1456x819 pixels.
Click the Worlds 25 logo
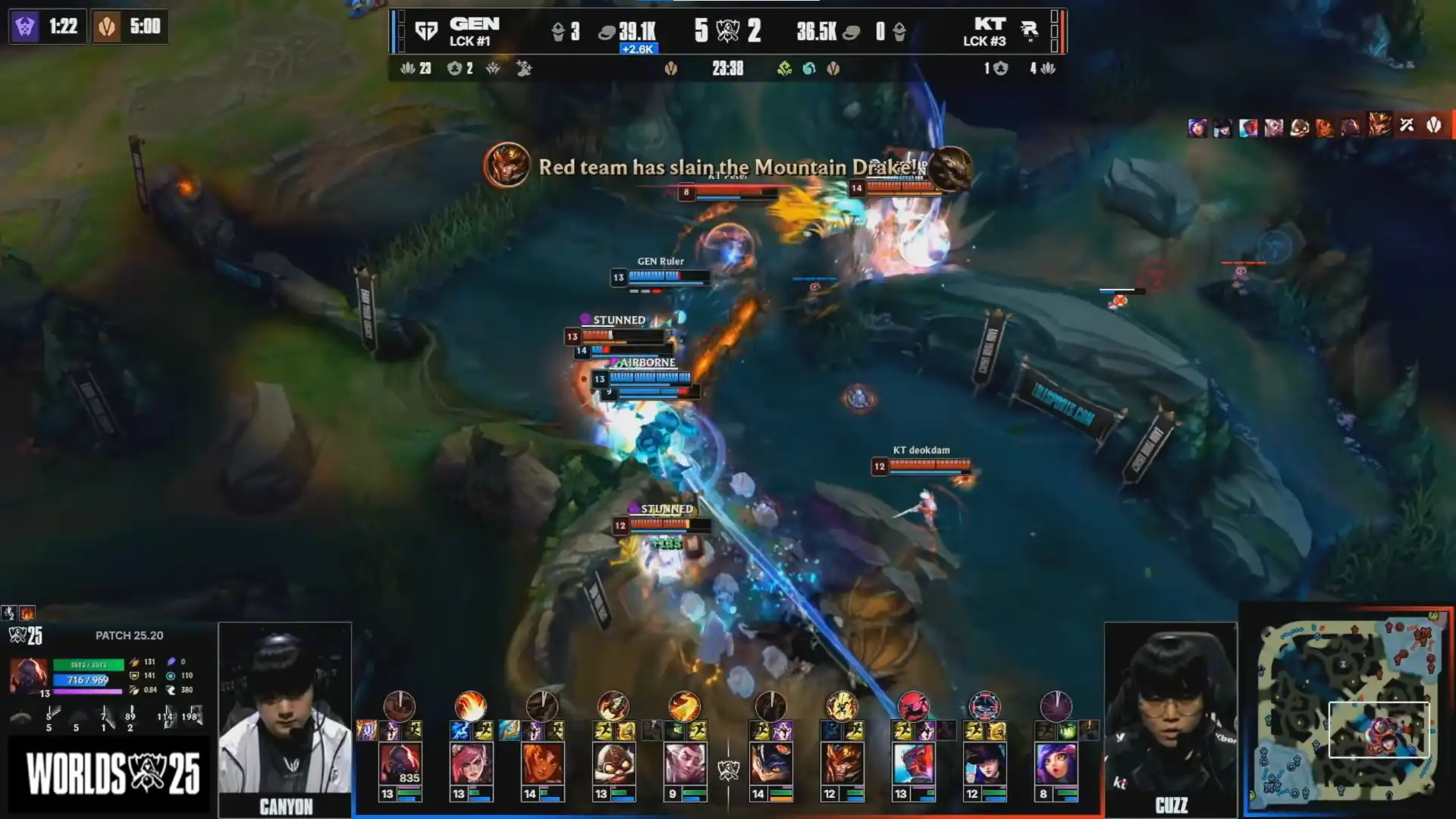click(x=112, y=773)
